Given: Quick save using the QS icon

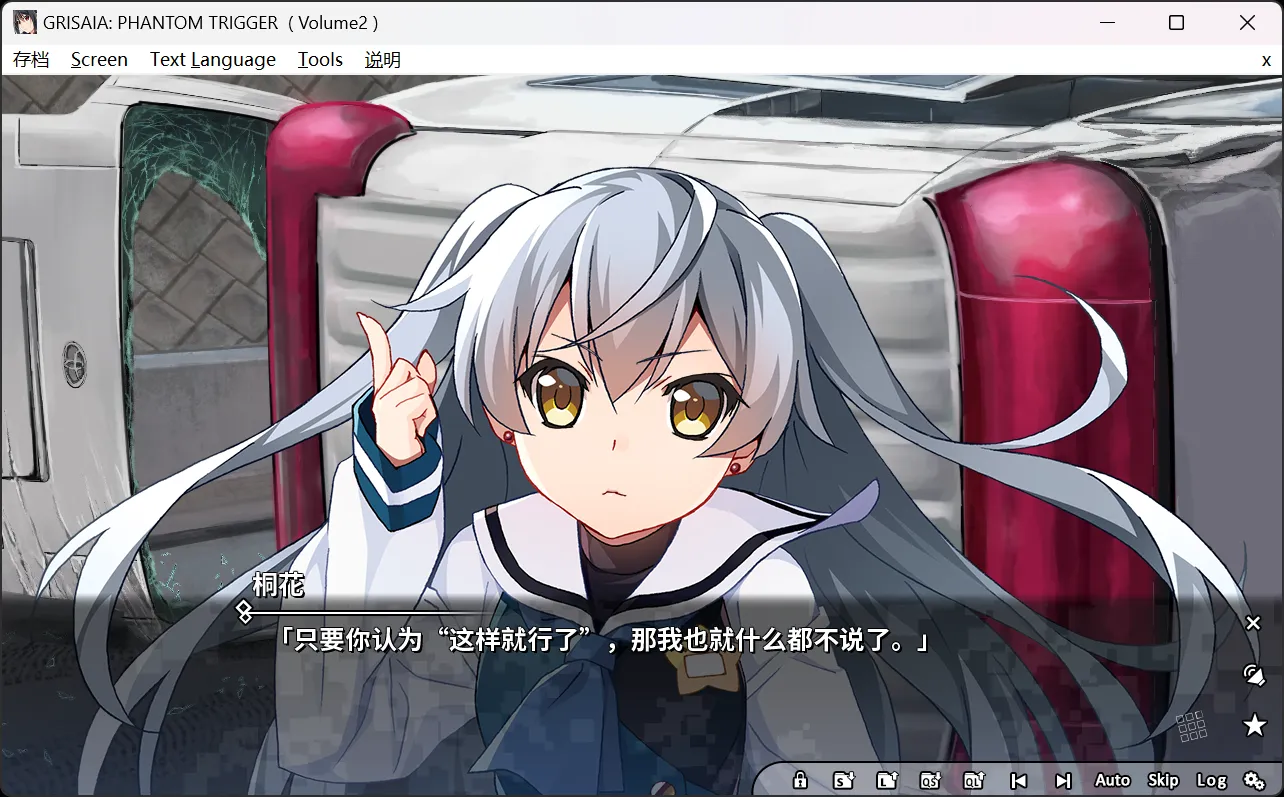Looking at the screenshot, I should (931, 780).
